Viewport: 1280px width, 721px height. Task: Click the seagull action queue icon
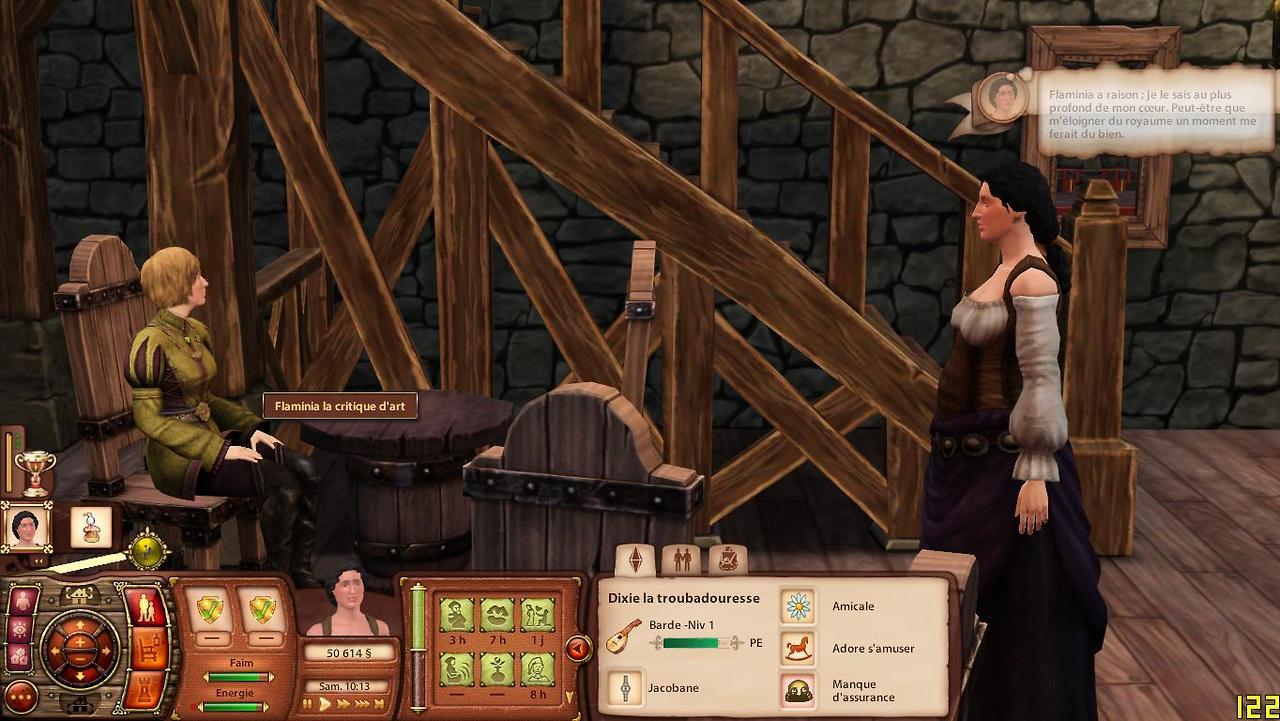point(91,527)
